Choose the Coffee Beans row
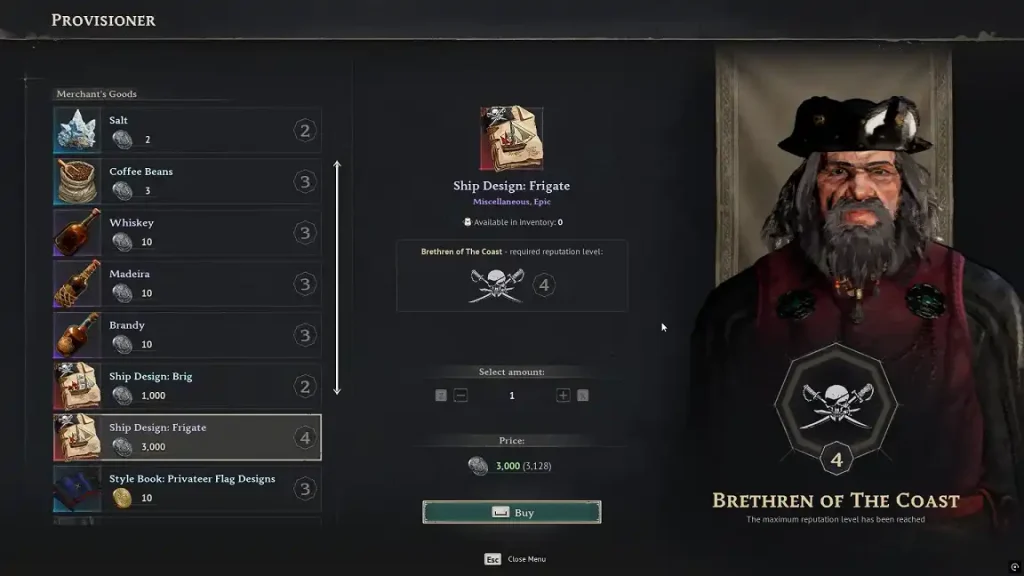Screen dimensions: 1024x576 (x=187, y=182)
